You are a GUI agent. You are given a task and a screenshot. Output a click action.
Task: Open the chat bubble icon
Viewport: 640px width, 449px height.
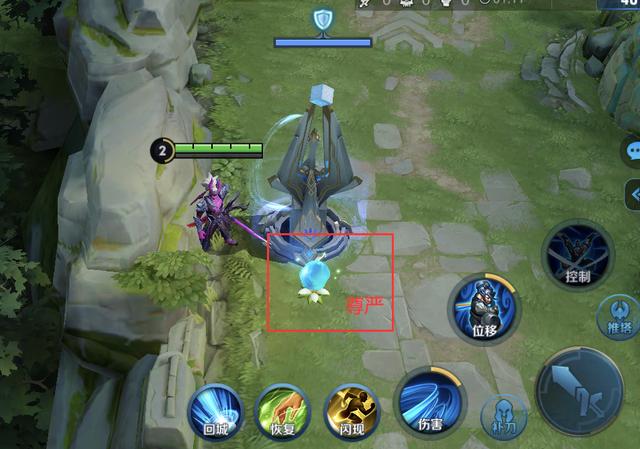coord(633,151)
